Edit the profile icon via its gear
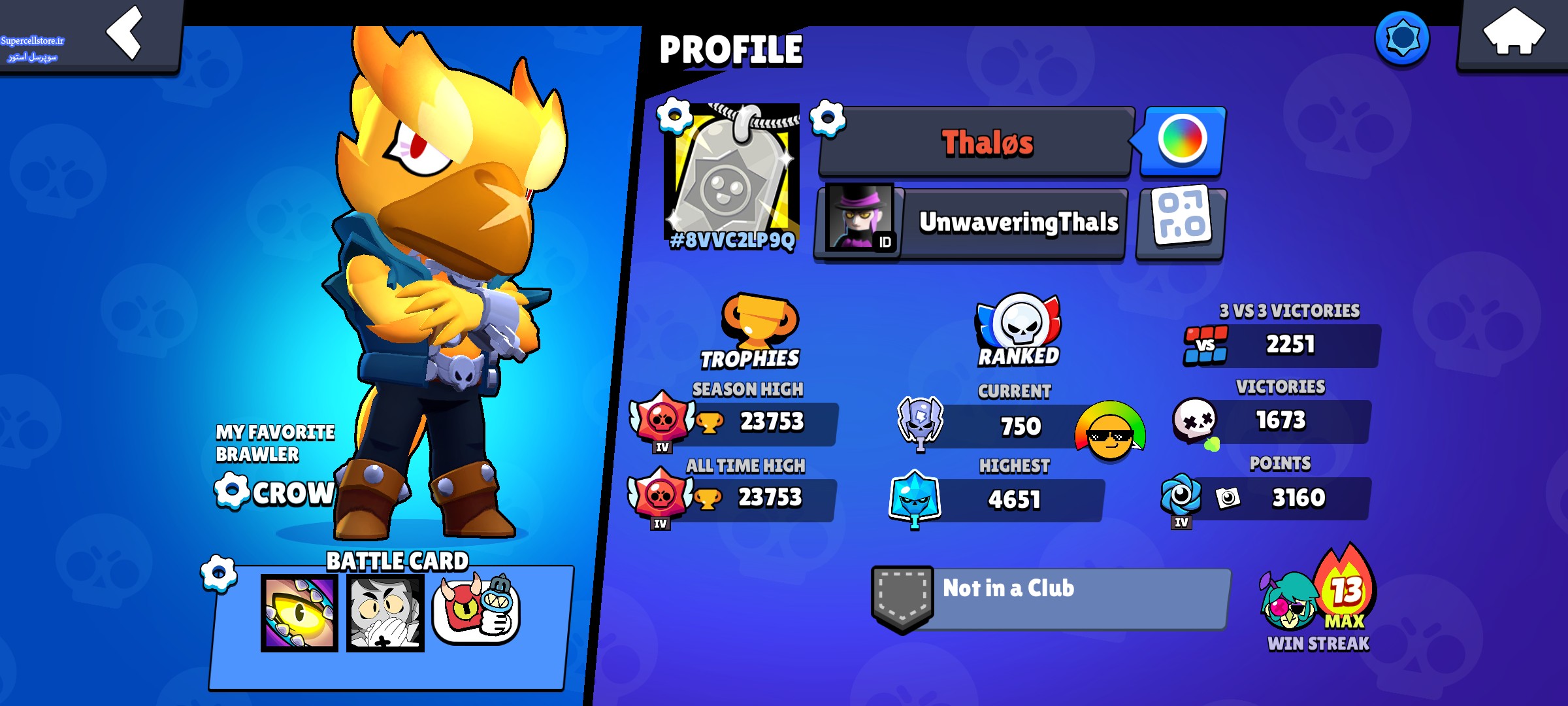Screen dimensions: 1568x706 pyautogui.click(x=675, y=116)
